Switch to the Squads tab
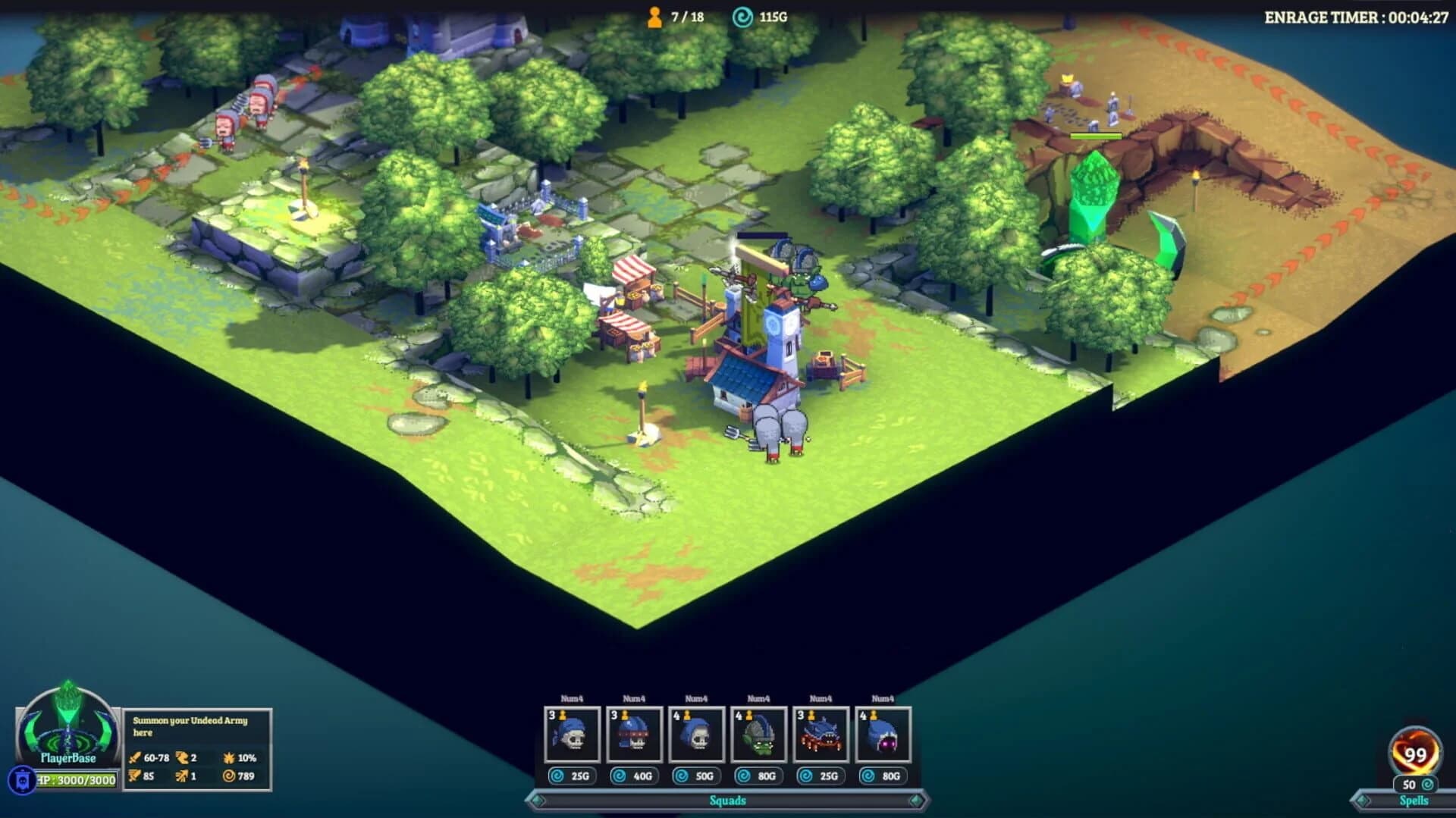This screenshot has width=1456, height=818. 727,800
